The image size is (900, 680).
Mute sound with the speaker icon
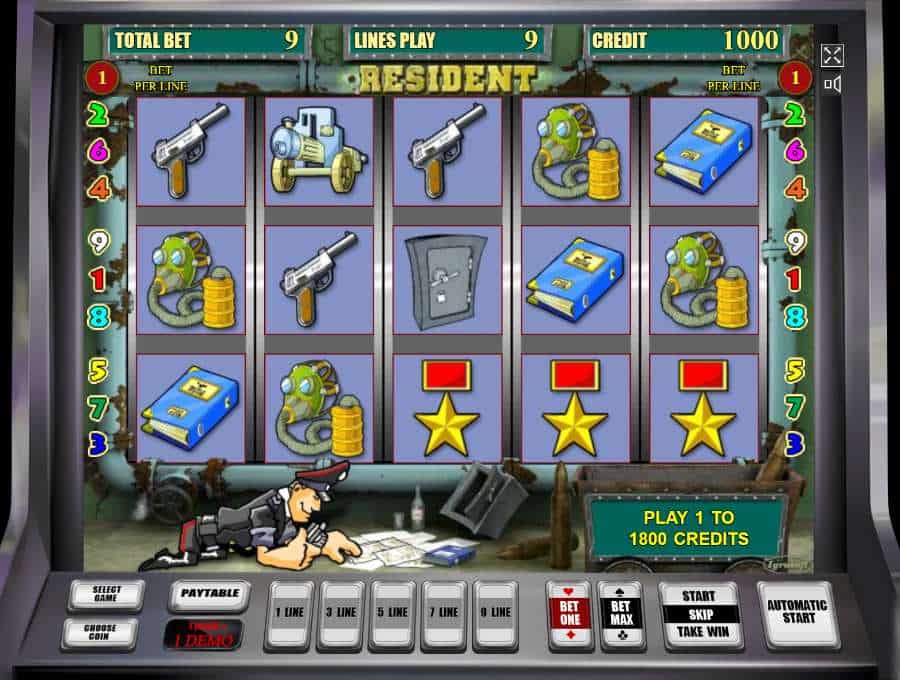click(x=832, y=84)
